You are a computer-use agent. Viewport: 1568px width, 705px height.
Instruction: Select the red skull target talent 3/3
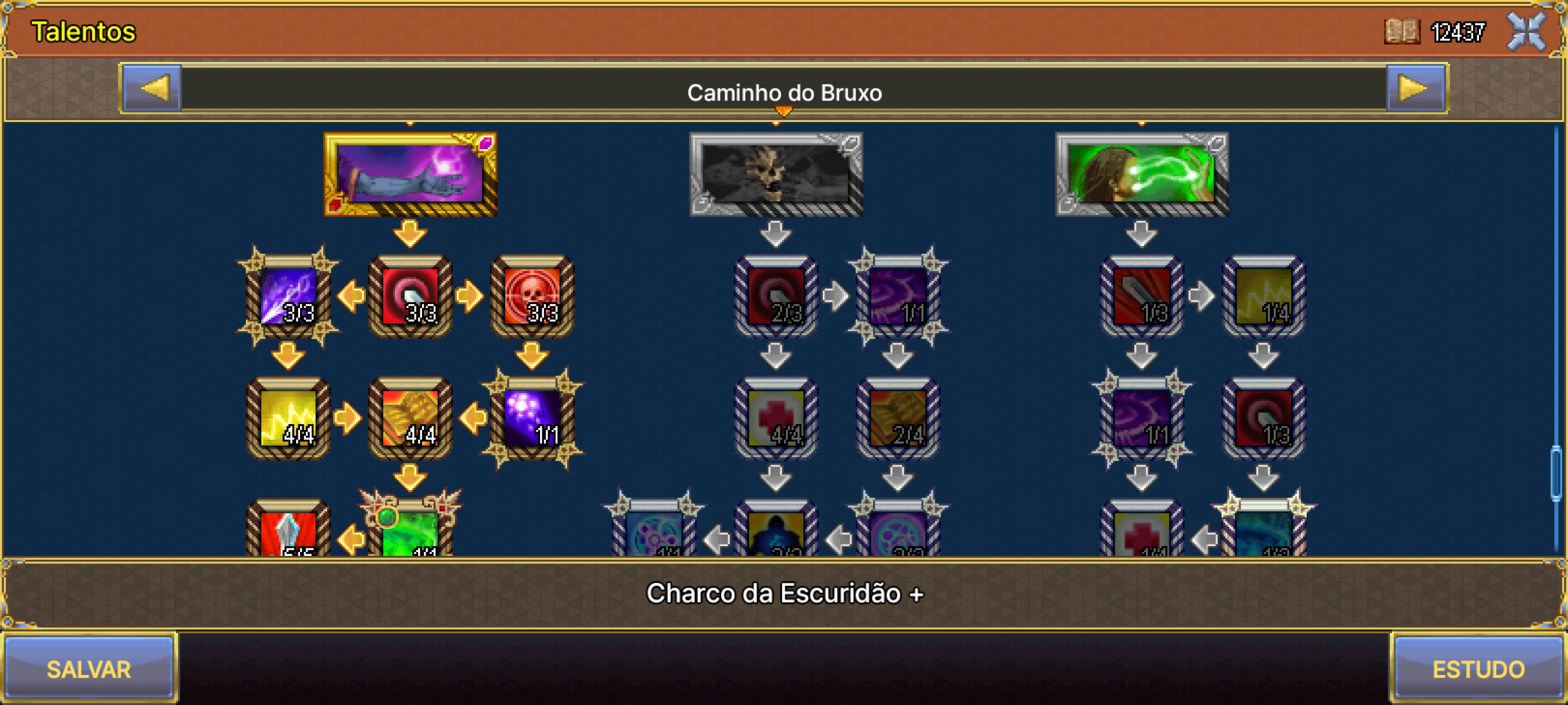(x=532, y=296)
